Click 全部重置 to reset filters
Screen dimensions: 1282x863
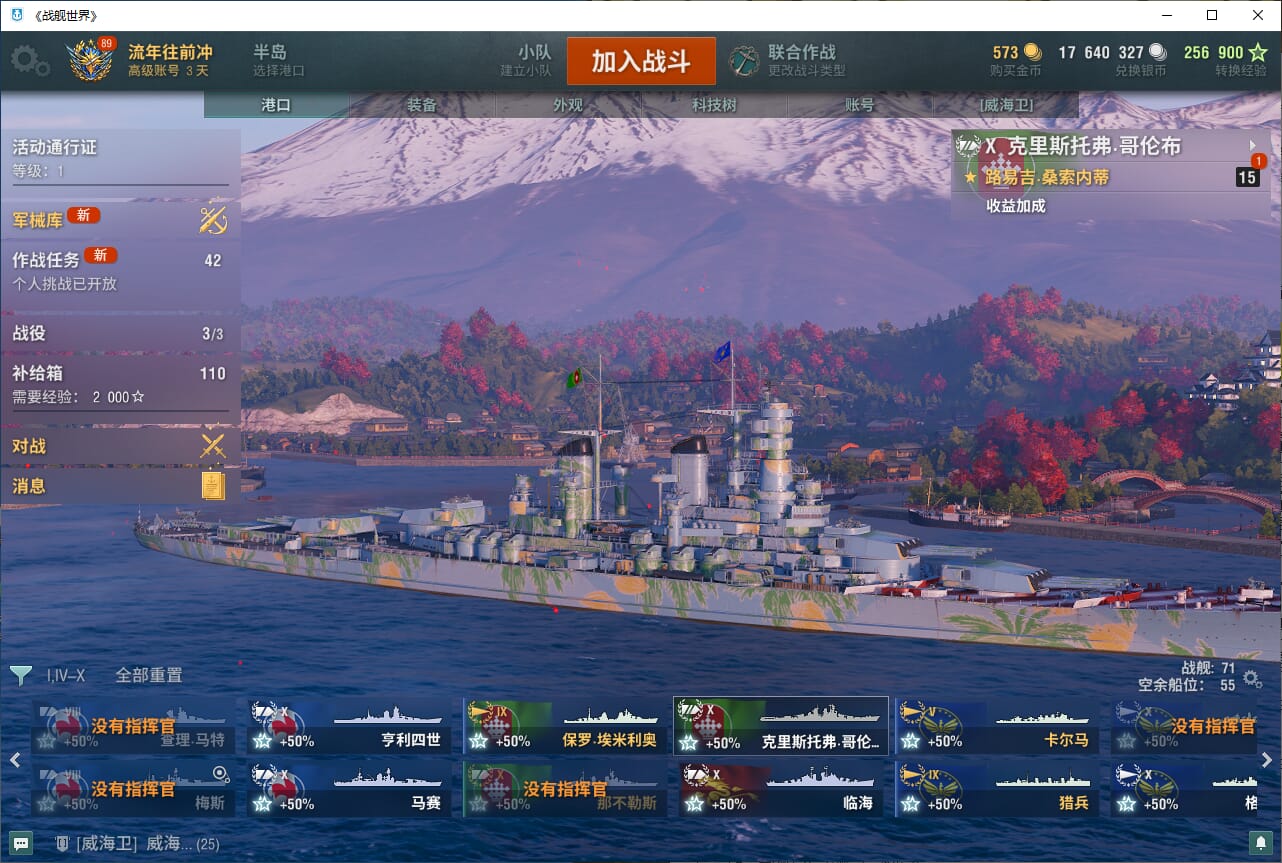[x=149, y=675]
